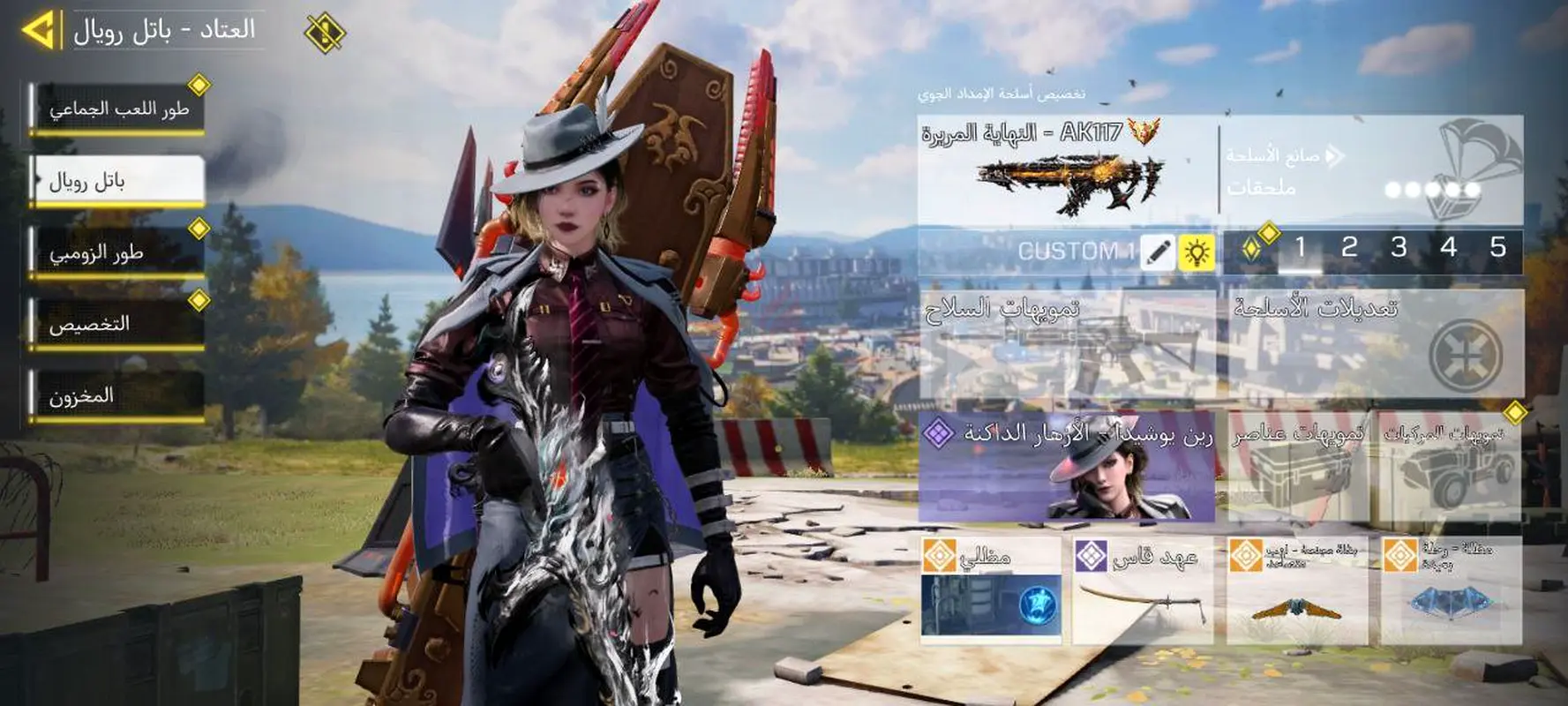Choose loadout number 4
The image size is (1568, 706).
(x=1448, y=248)
